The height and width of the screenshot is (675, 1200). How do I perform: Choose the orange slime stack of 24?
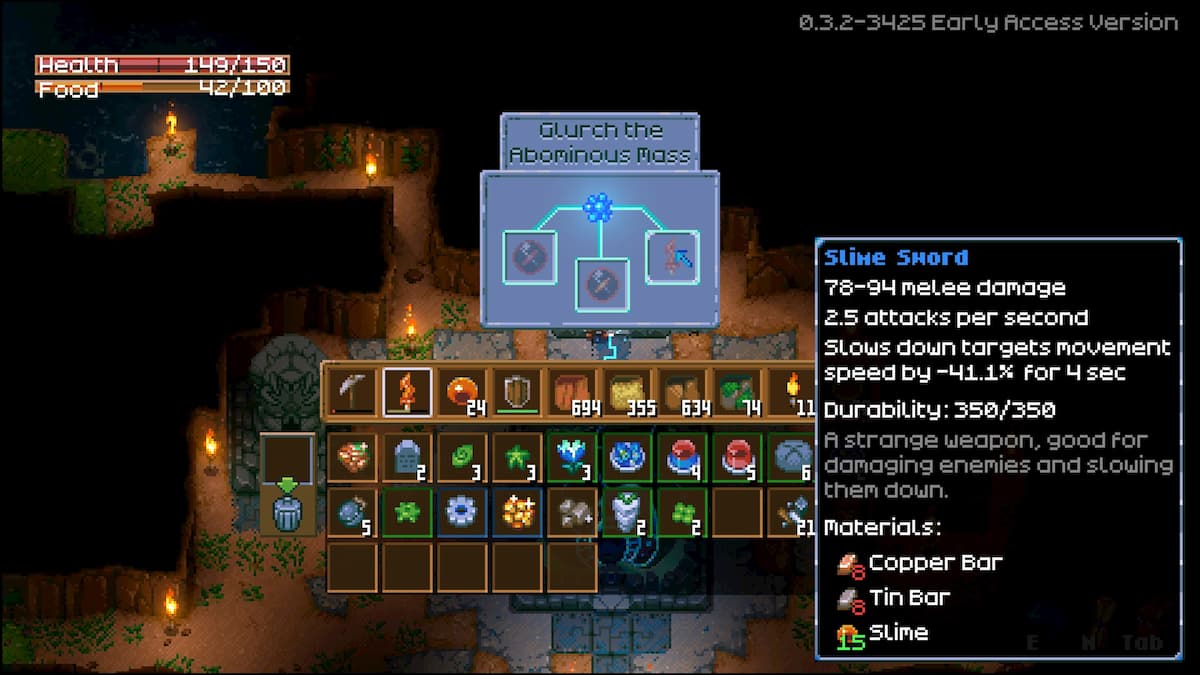click(x=462, y=392)
